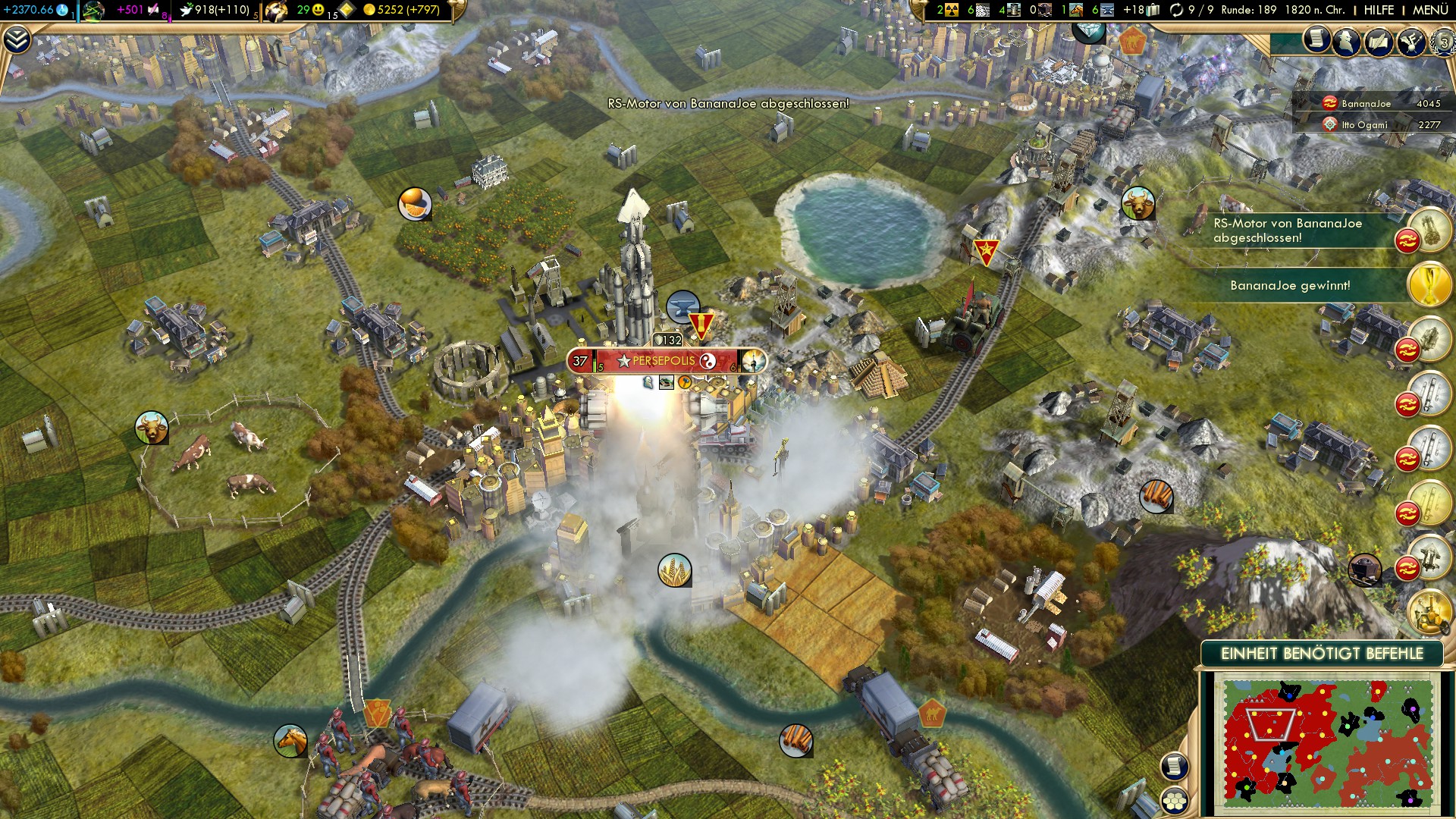Open the HILFE help page
This screenshot has height=819, width=1456.
pos(1379,10)
